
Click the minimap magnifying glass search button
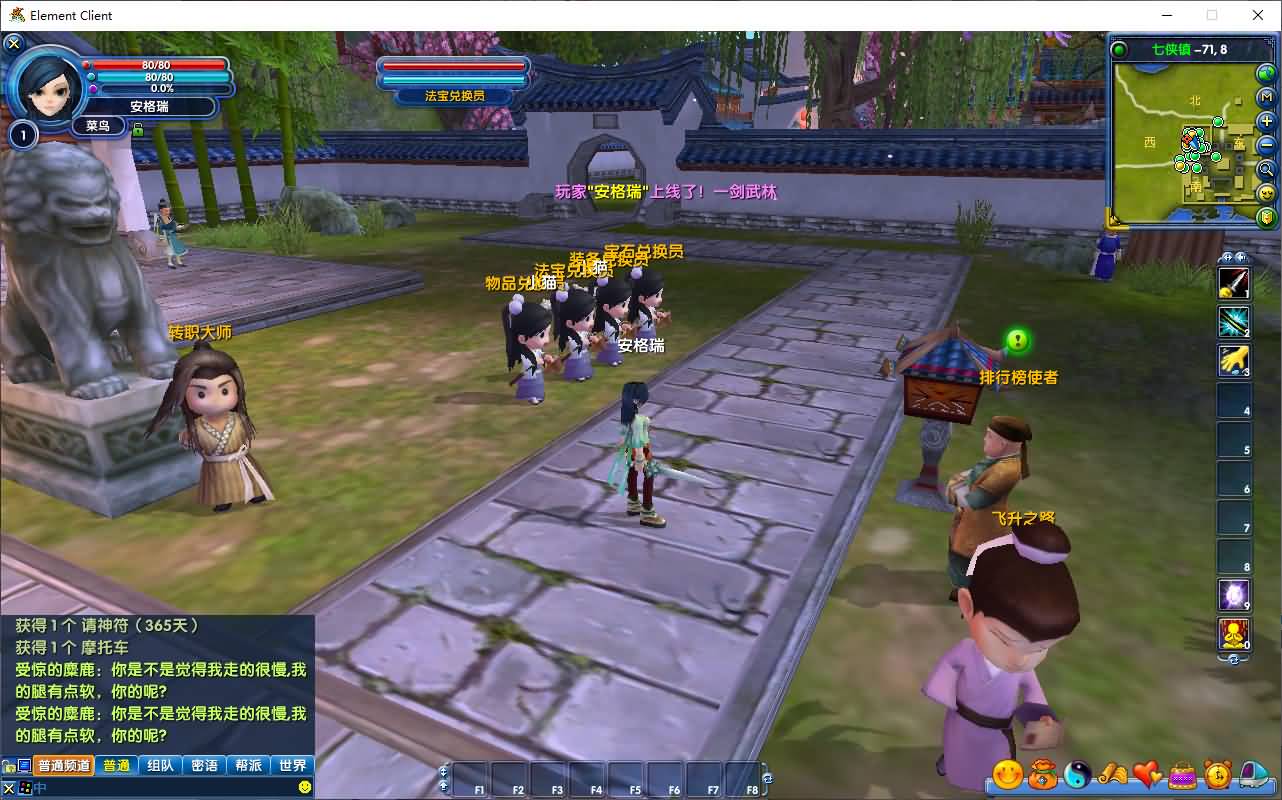coord(1266,169)
